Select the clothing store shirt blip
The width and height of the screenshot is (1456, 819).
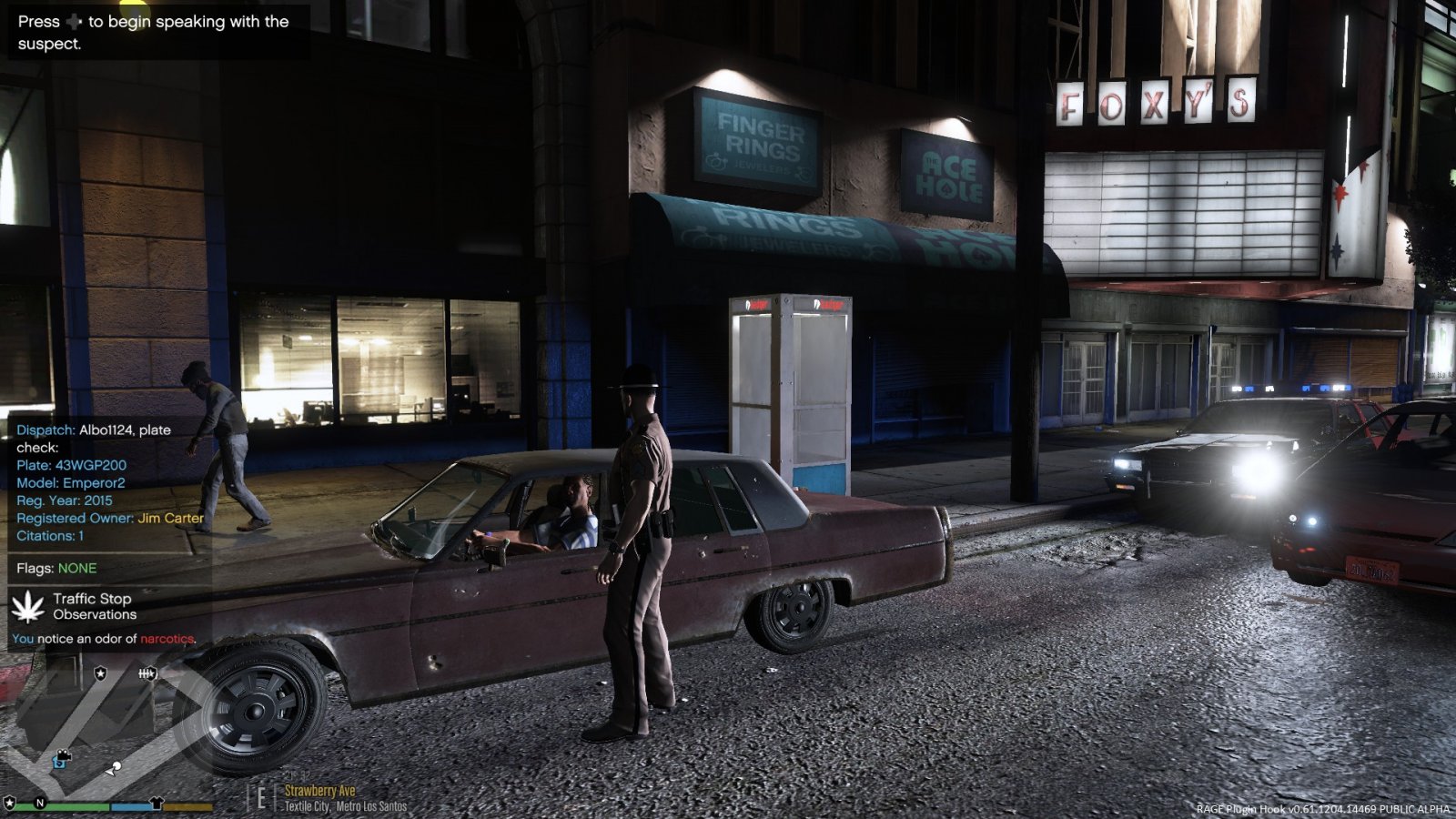156,803
